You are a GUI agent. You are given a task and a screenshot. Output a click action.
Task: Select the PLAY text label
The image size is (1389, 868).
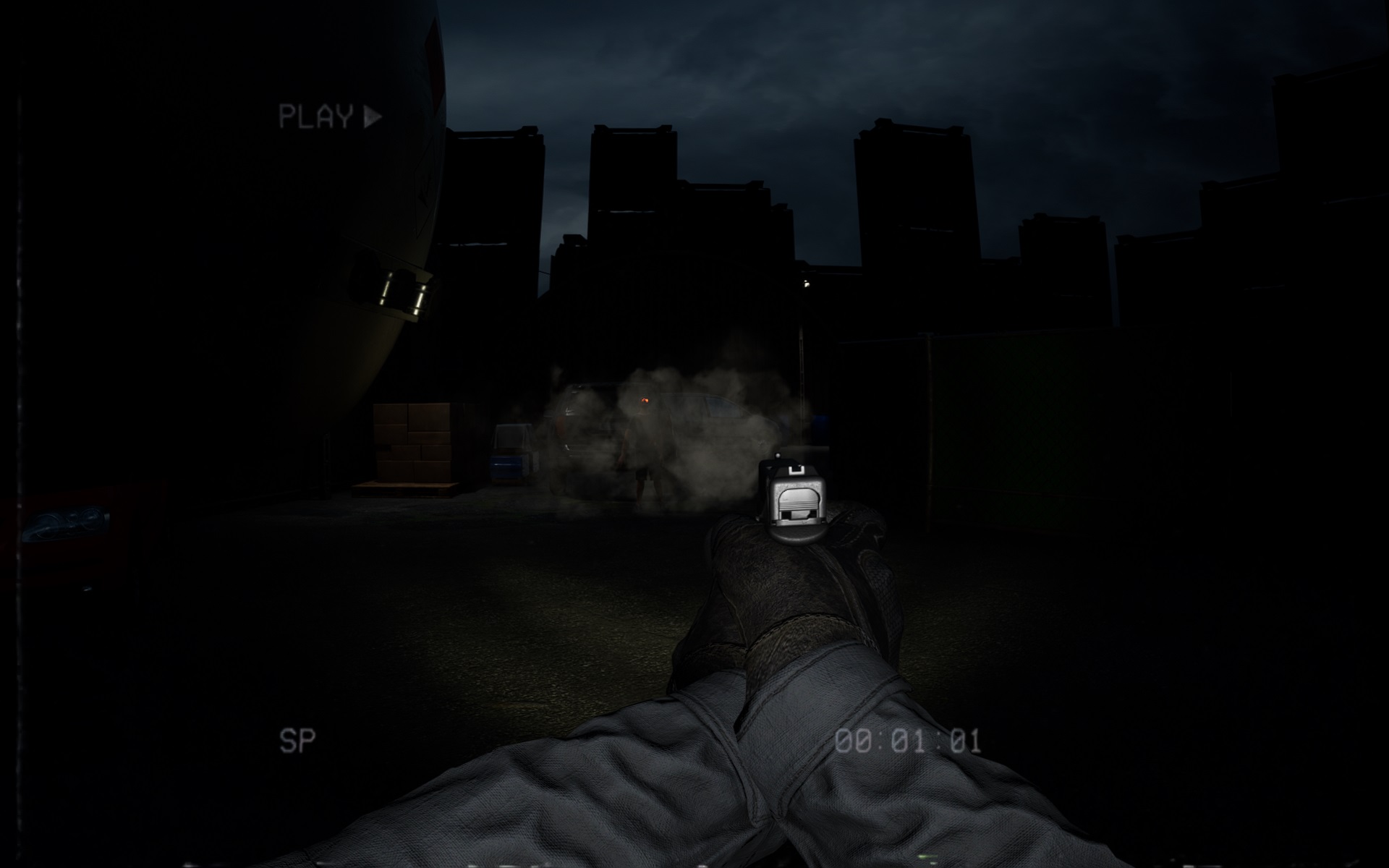[318, 114]
